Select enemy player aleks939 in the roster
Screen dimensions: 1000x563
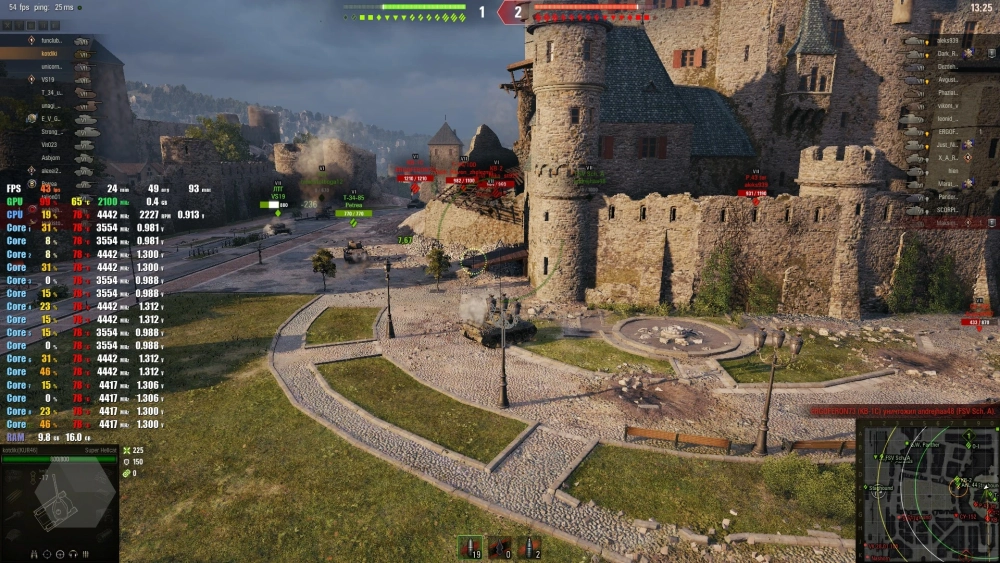(x=948, y=41)
